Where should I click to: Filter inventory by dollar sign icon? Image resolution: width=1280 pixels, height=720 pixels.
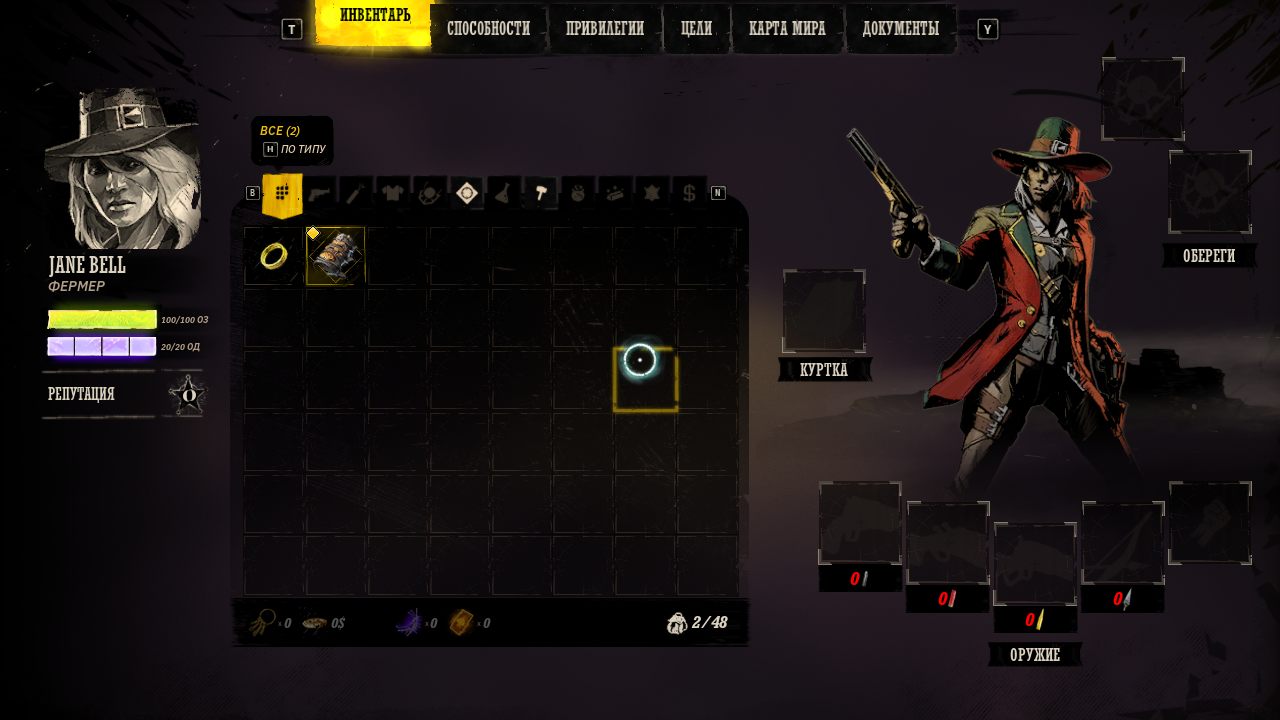pyautogui.click(x=688, y=192)
